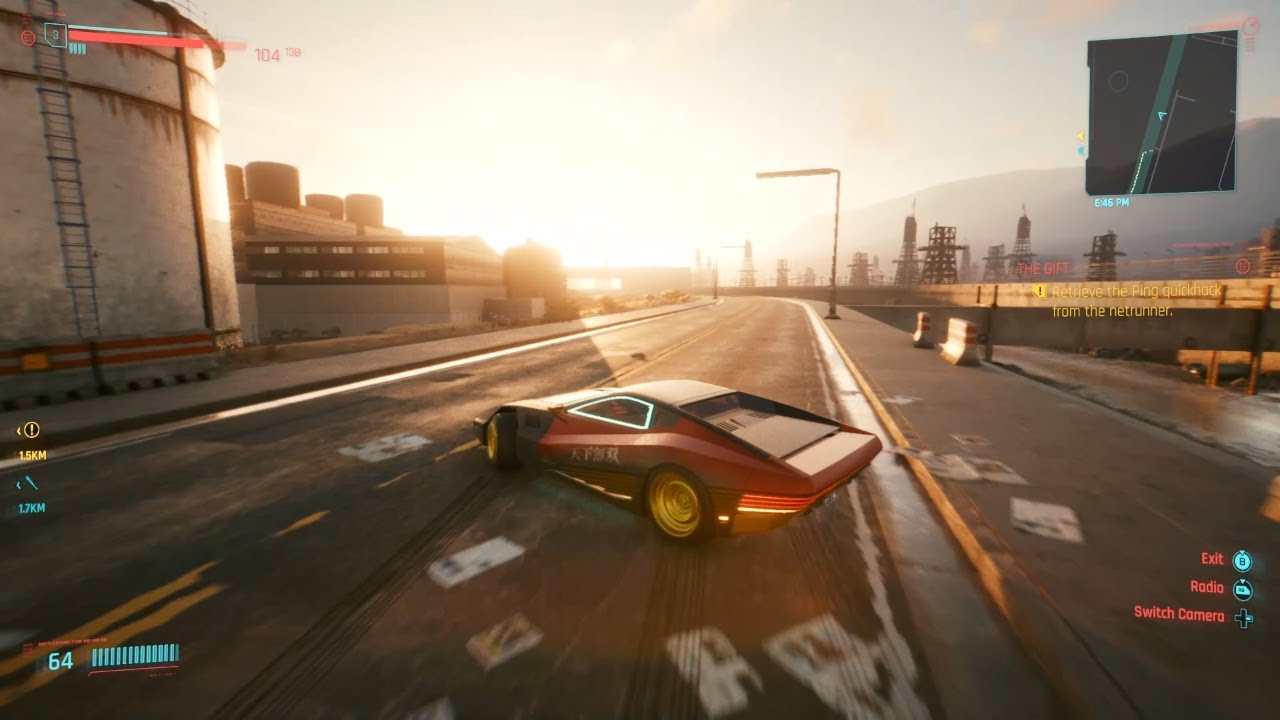Select the Exit vehicle (B) icon
This screenshot has width=1280, height=720.
pyautogui.click(x=1243, y=559)
